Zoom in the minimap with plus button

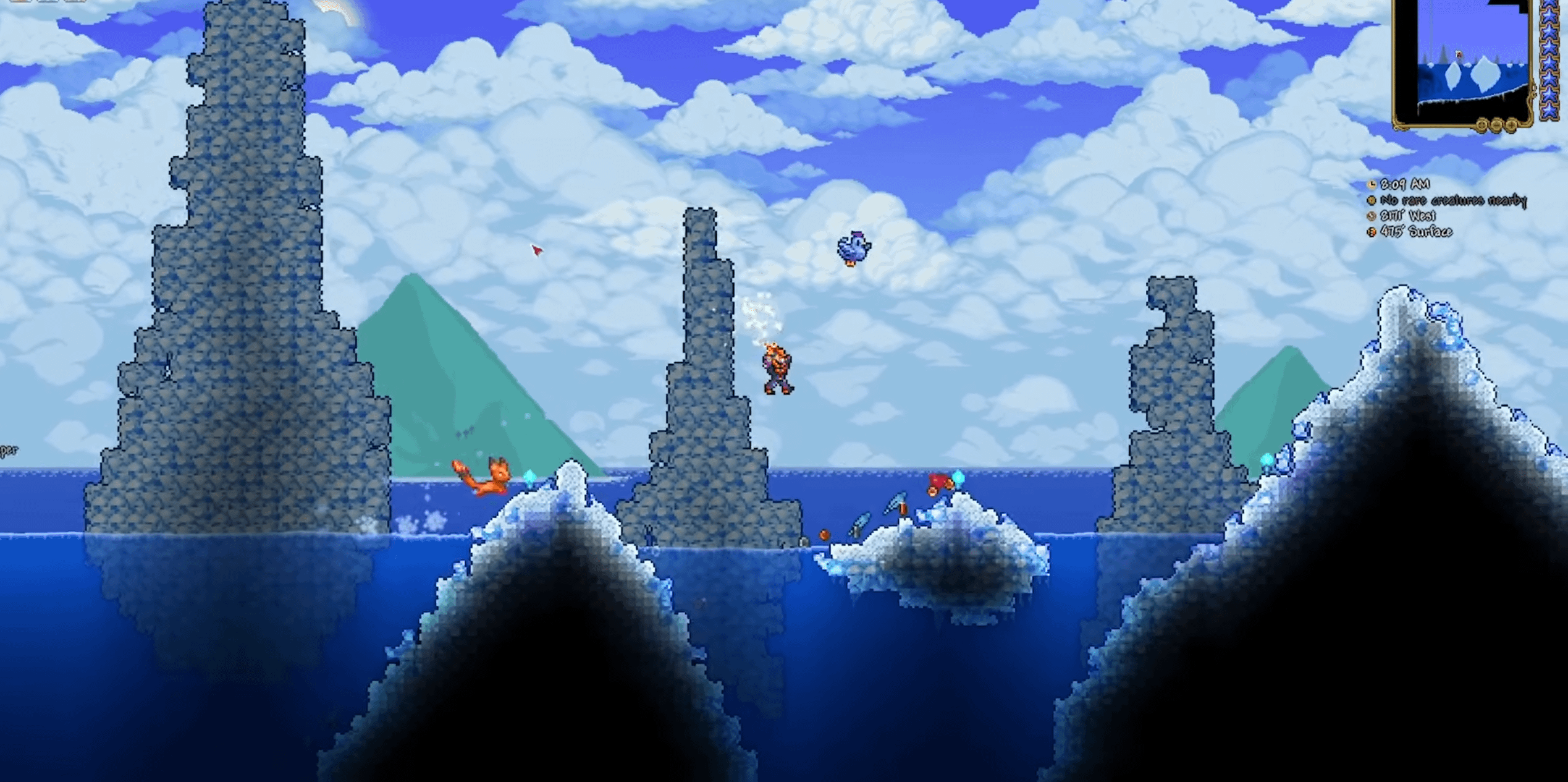point(1511,125)
